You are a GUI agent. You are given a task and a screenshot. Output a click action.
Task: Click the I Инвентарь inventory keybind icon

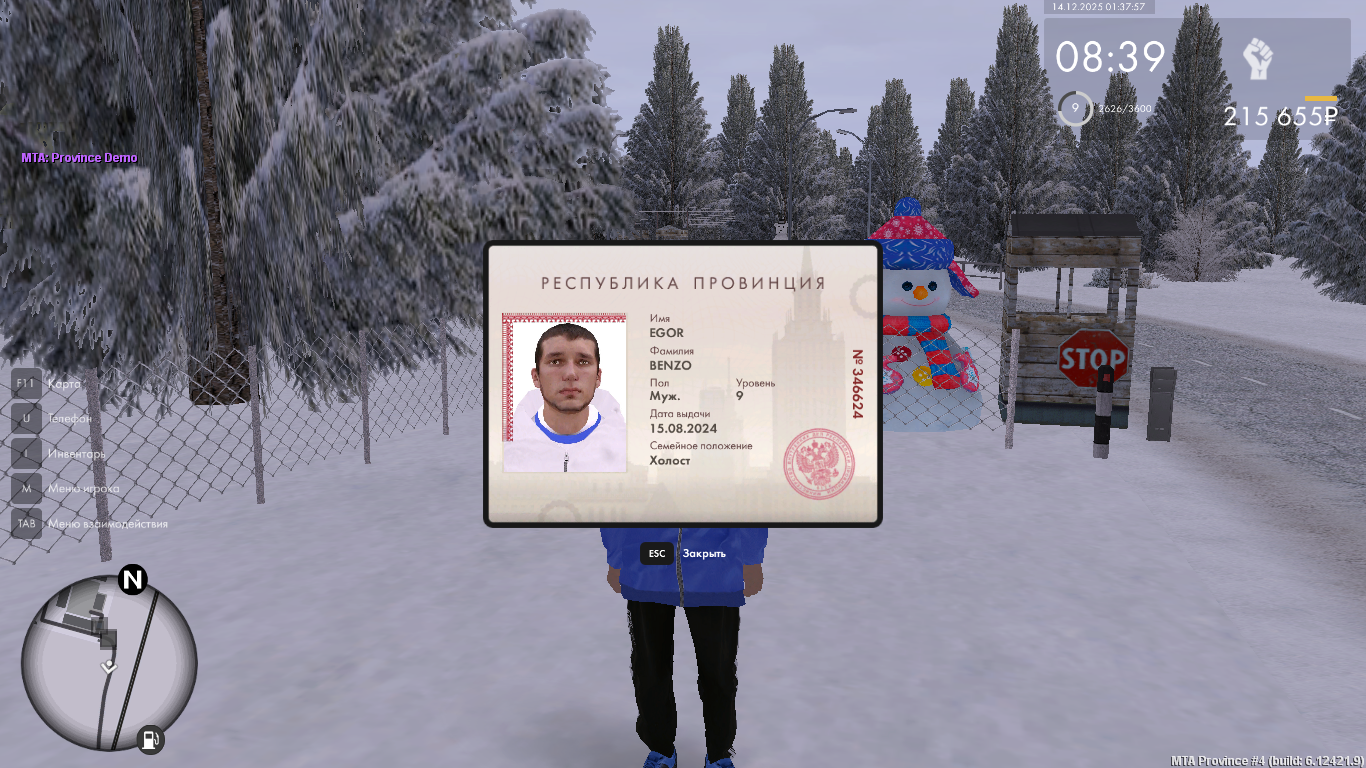[25, 453]
